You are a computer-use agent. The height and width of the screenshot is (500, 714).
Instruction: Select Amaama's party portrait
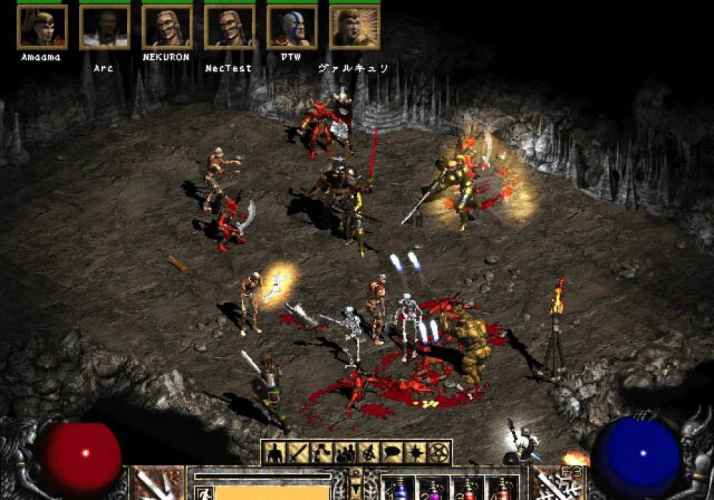click(x=42, y=27)
